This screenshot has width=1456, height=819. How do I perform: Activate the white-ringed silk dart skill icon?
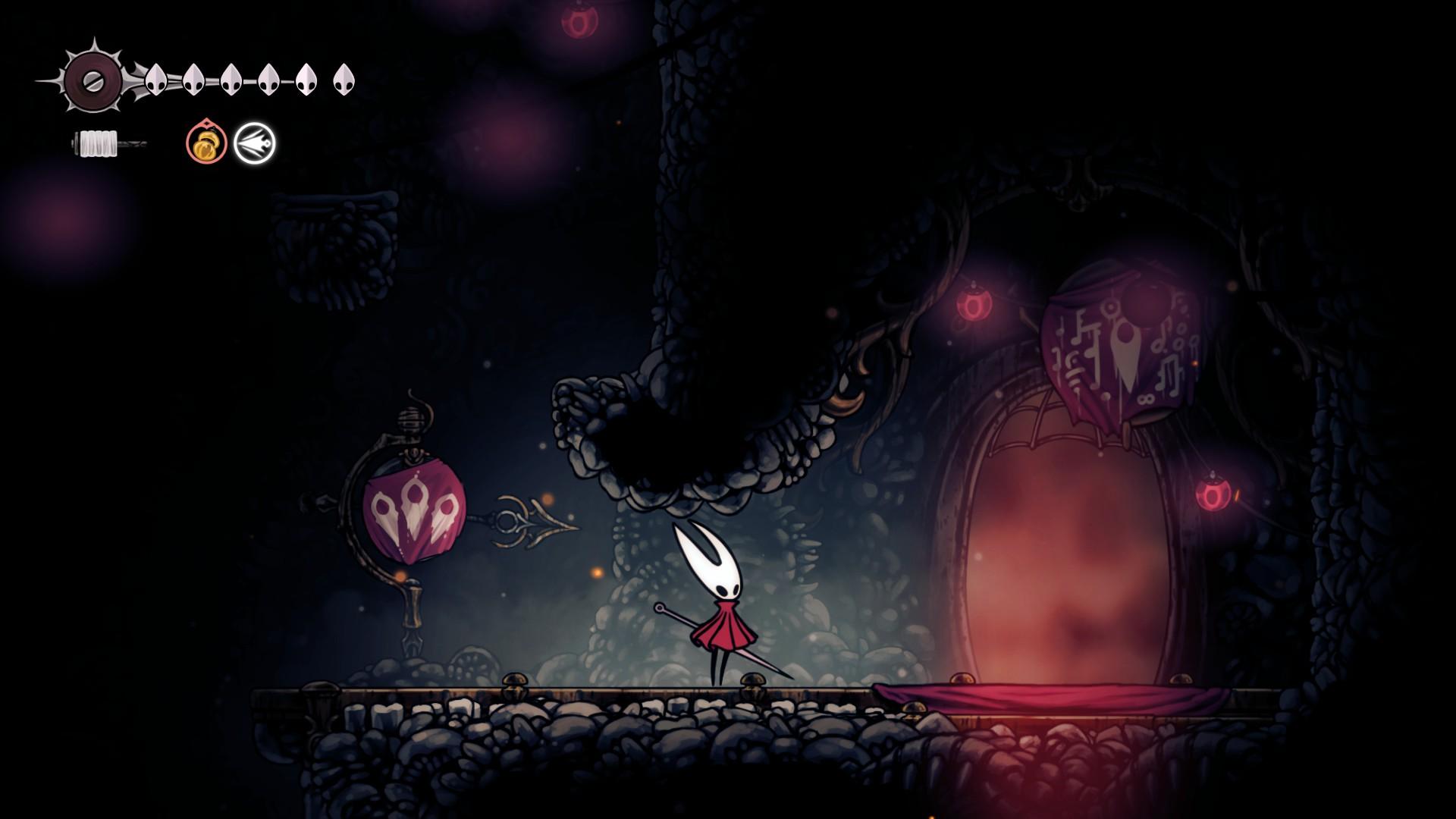255,143
